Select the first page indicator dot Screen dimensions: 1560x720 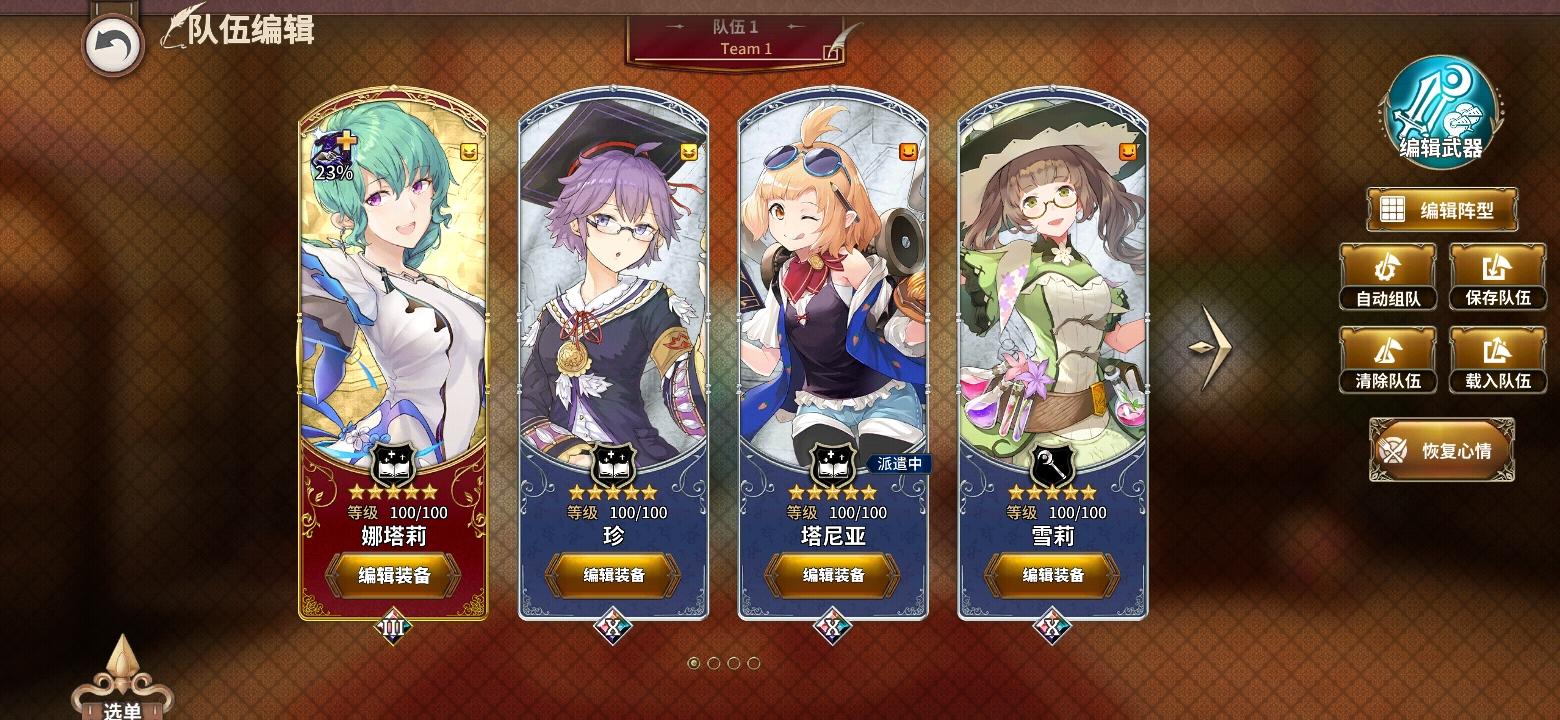point(695,661)
